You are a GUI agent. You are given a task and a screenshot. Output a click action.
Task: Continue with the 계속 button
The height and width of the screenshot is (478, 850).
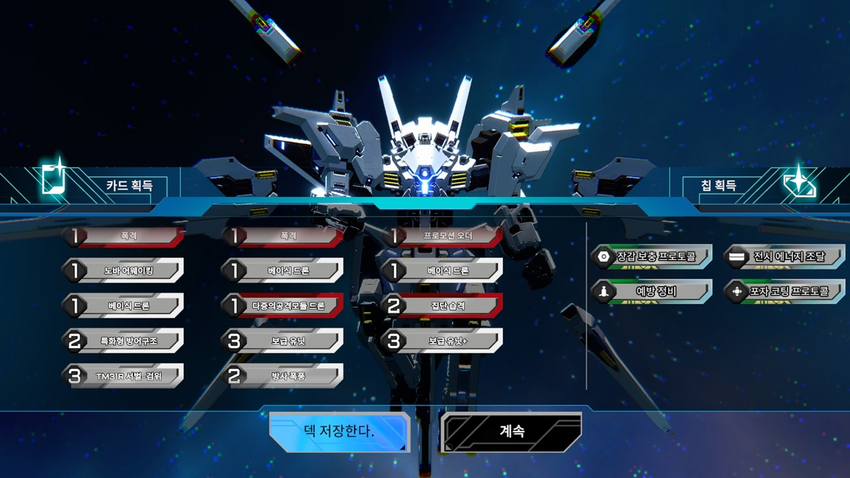[x=511, y=432]
